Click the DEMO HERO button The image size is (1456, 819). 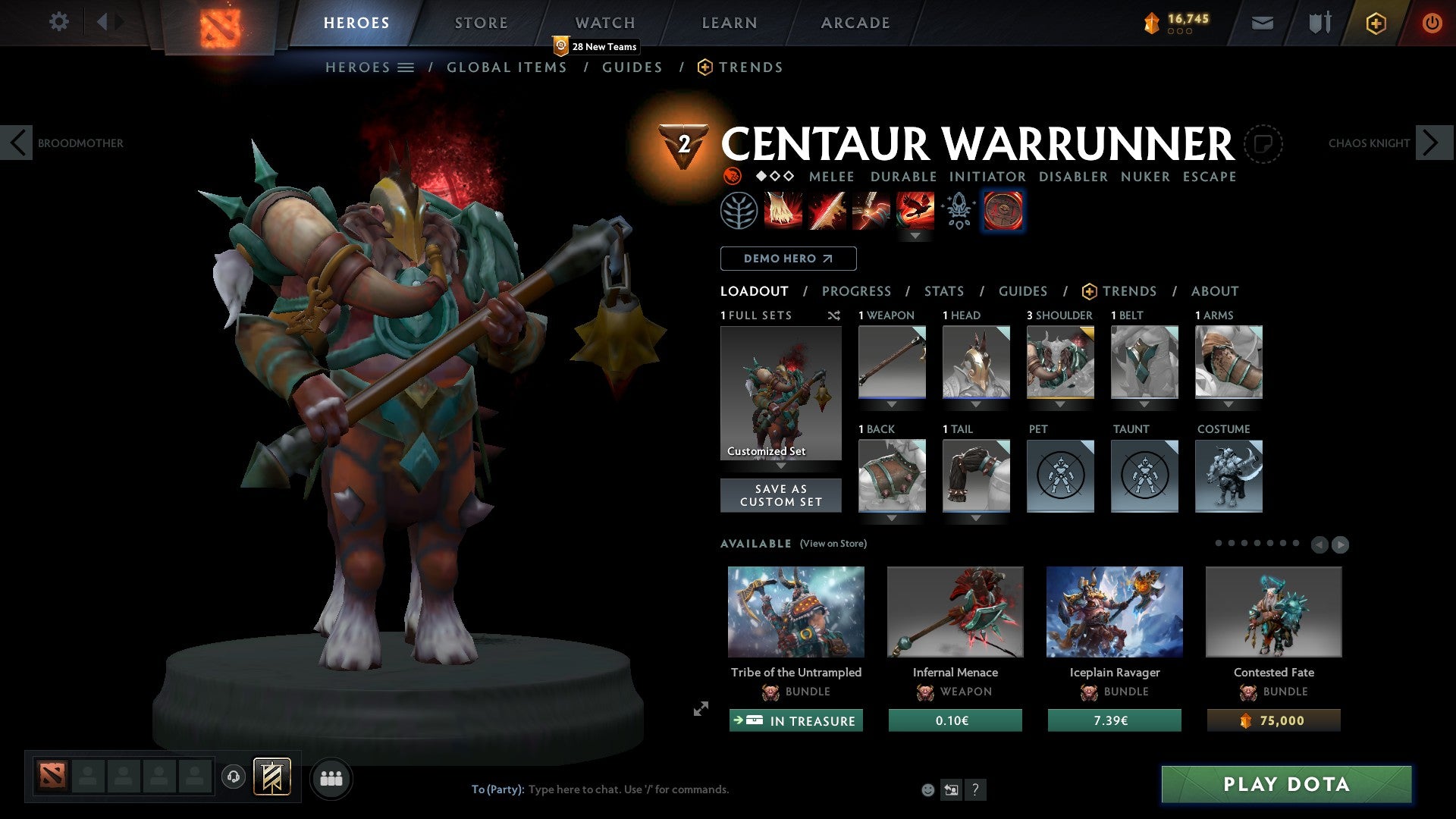point(787,259)
